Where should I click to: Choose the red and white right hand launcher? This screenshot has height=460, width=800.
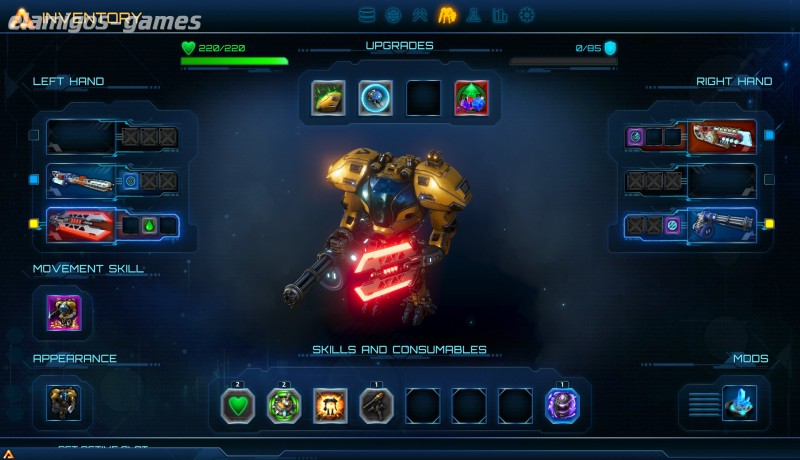click(722, 137)
